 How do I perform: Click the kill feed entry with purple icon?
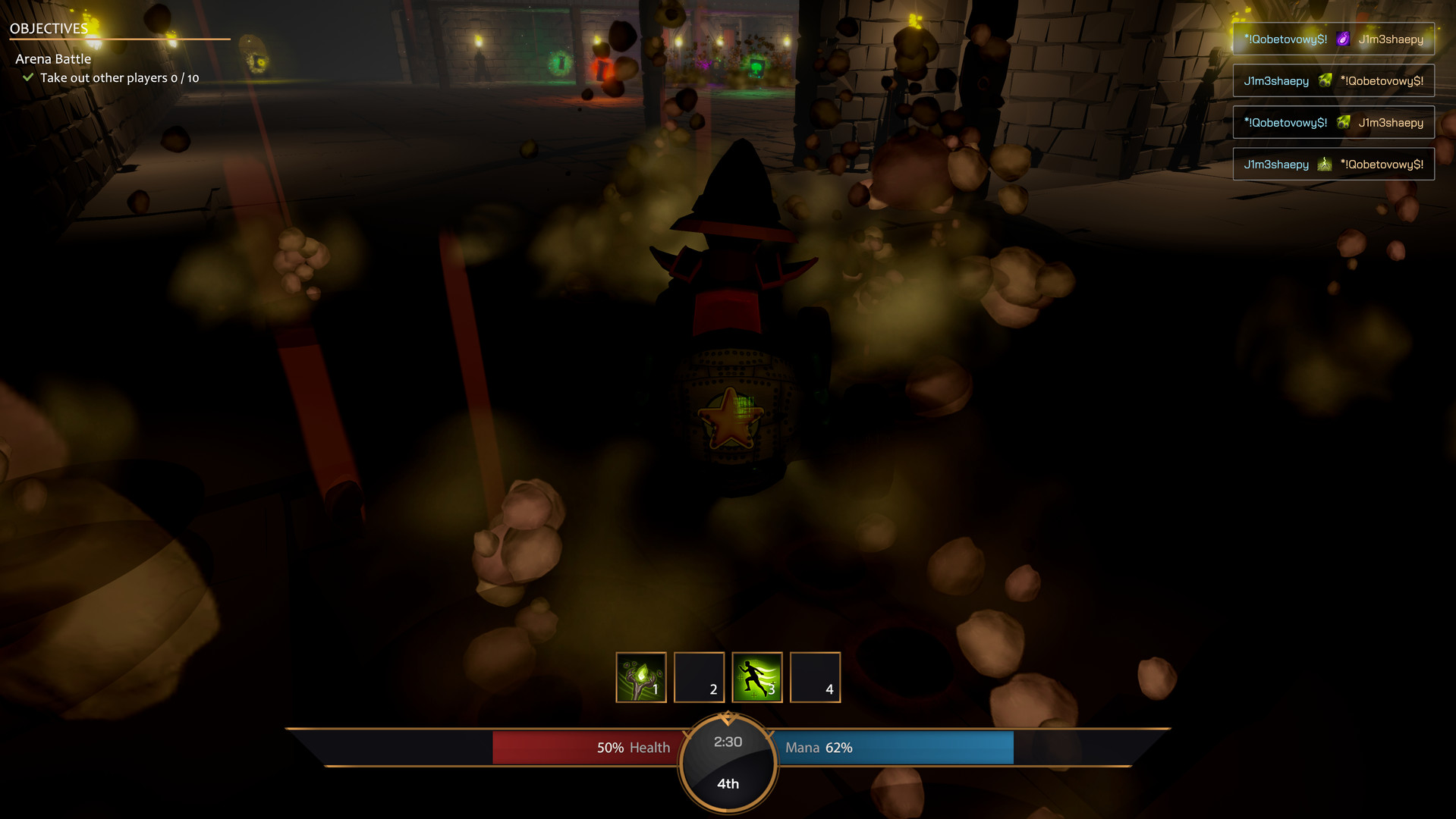coord(1333,39)
